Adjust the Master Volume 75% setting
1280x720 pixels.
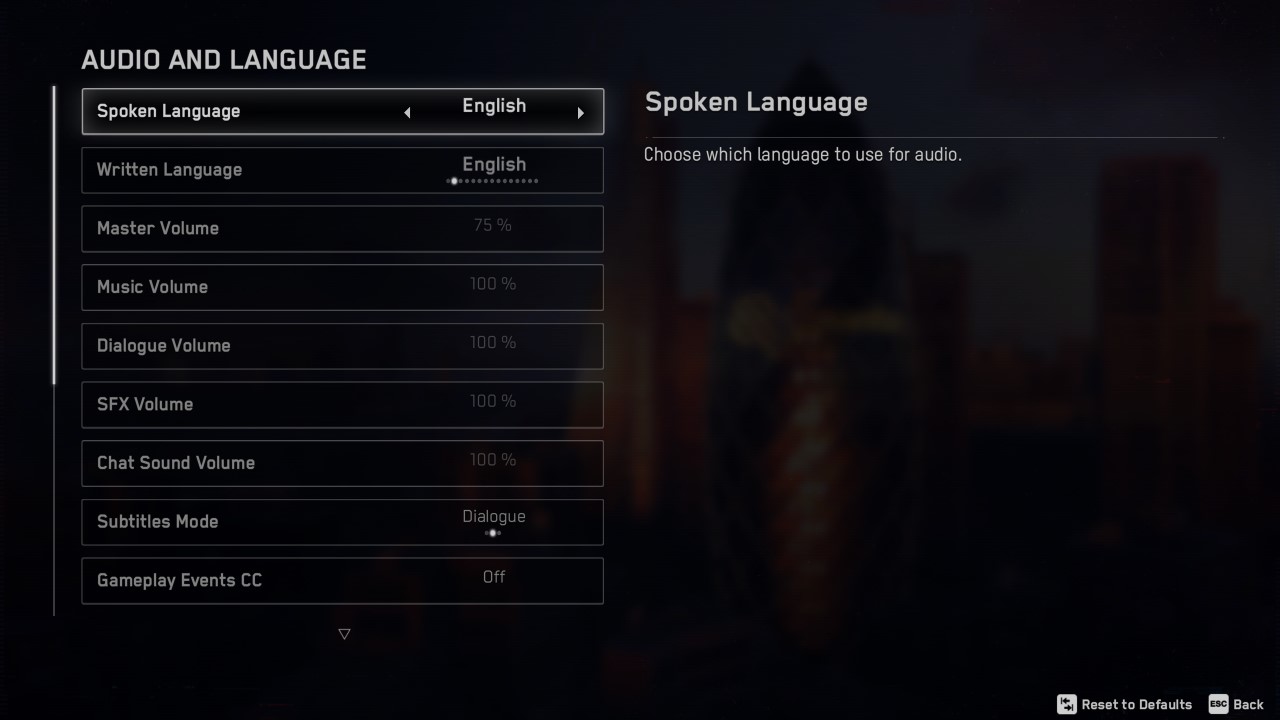point(343,228)
